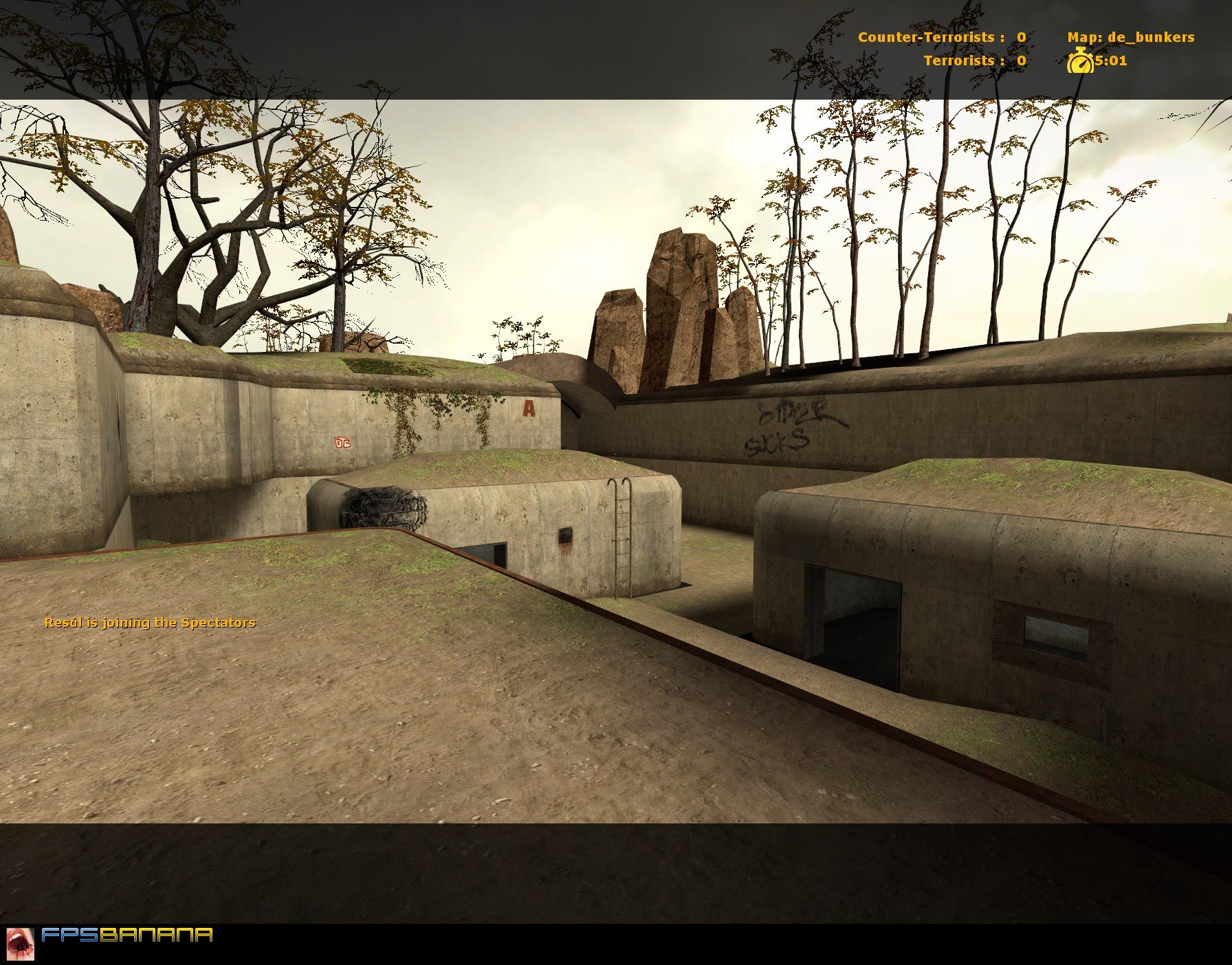Click the chat message about Resól joining Spectators

coord(150,623)
